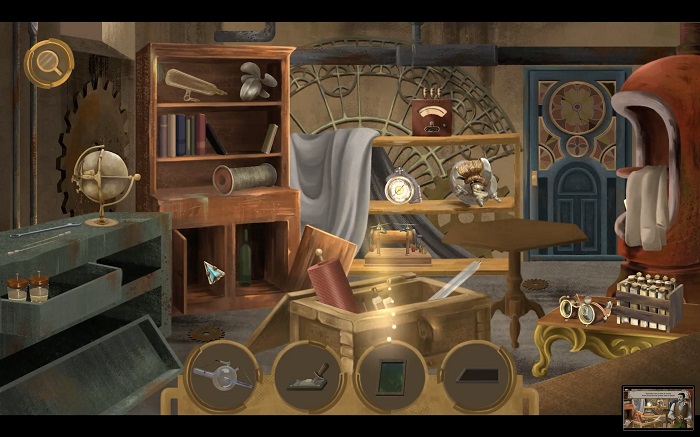Select the propeller item slot
Screen dimensions: 700x437
click(221, 376)
